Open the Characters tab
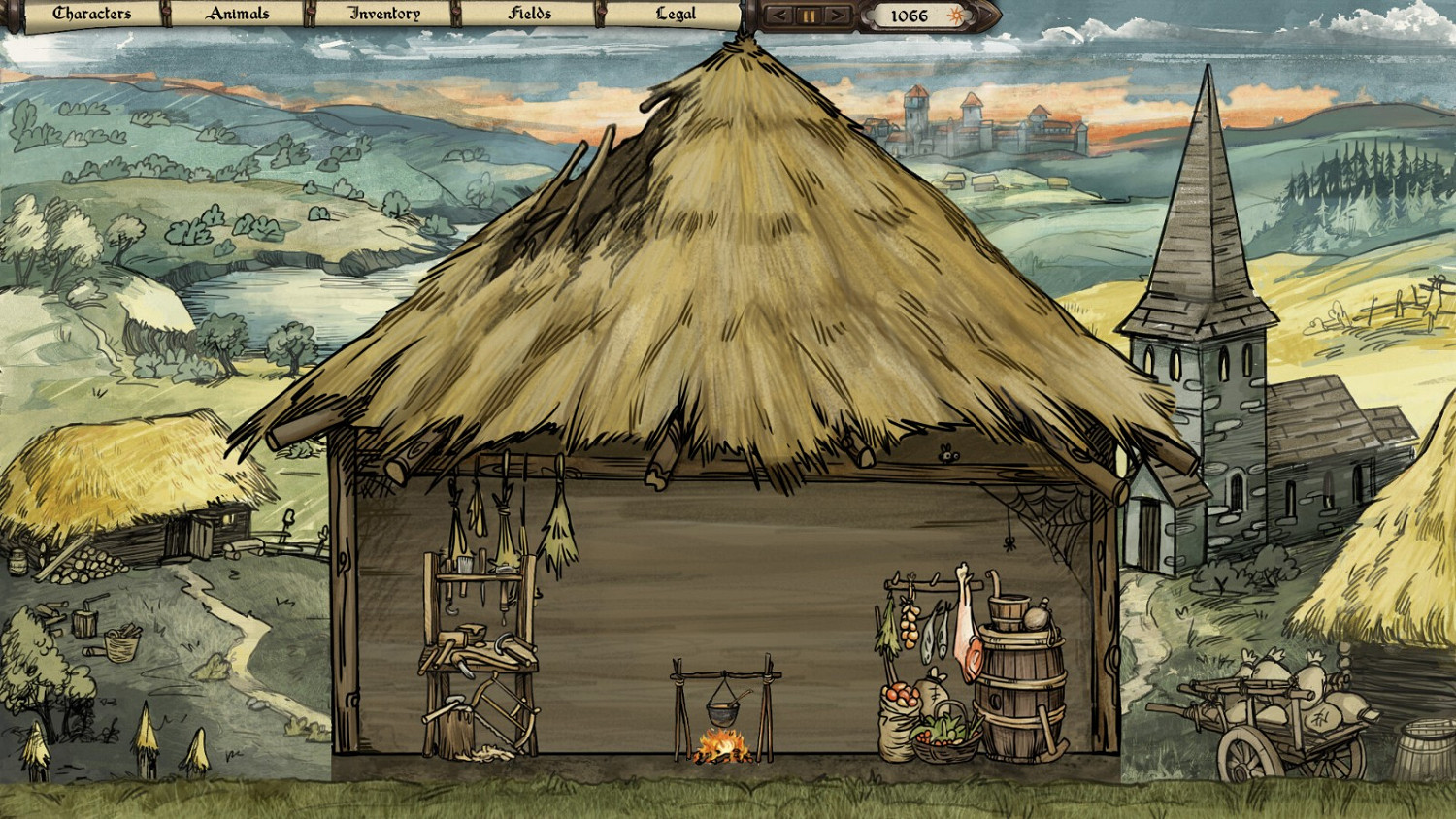The height and width of the screenshot is (819, 1456). point(91,14)
